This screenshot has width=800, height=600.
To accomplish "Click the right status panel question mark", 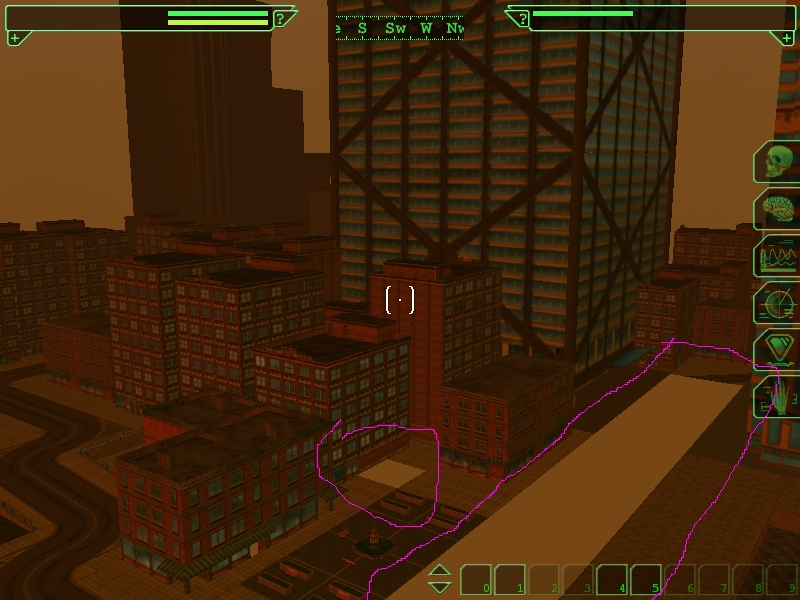I will [521, 18].
